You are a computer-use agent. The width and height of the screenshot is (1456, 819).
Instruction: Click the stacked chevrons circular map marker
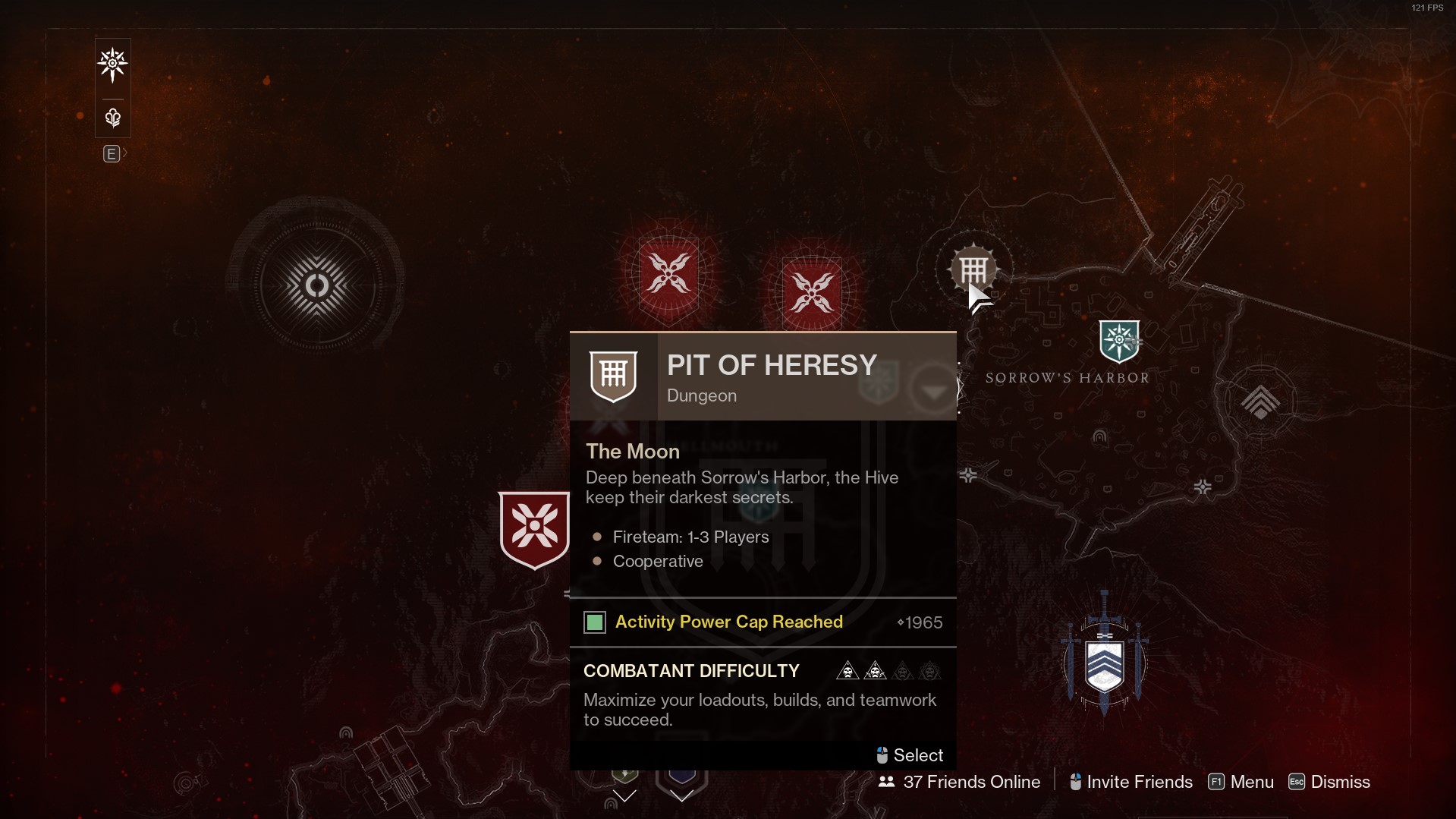(1259, 402)
